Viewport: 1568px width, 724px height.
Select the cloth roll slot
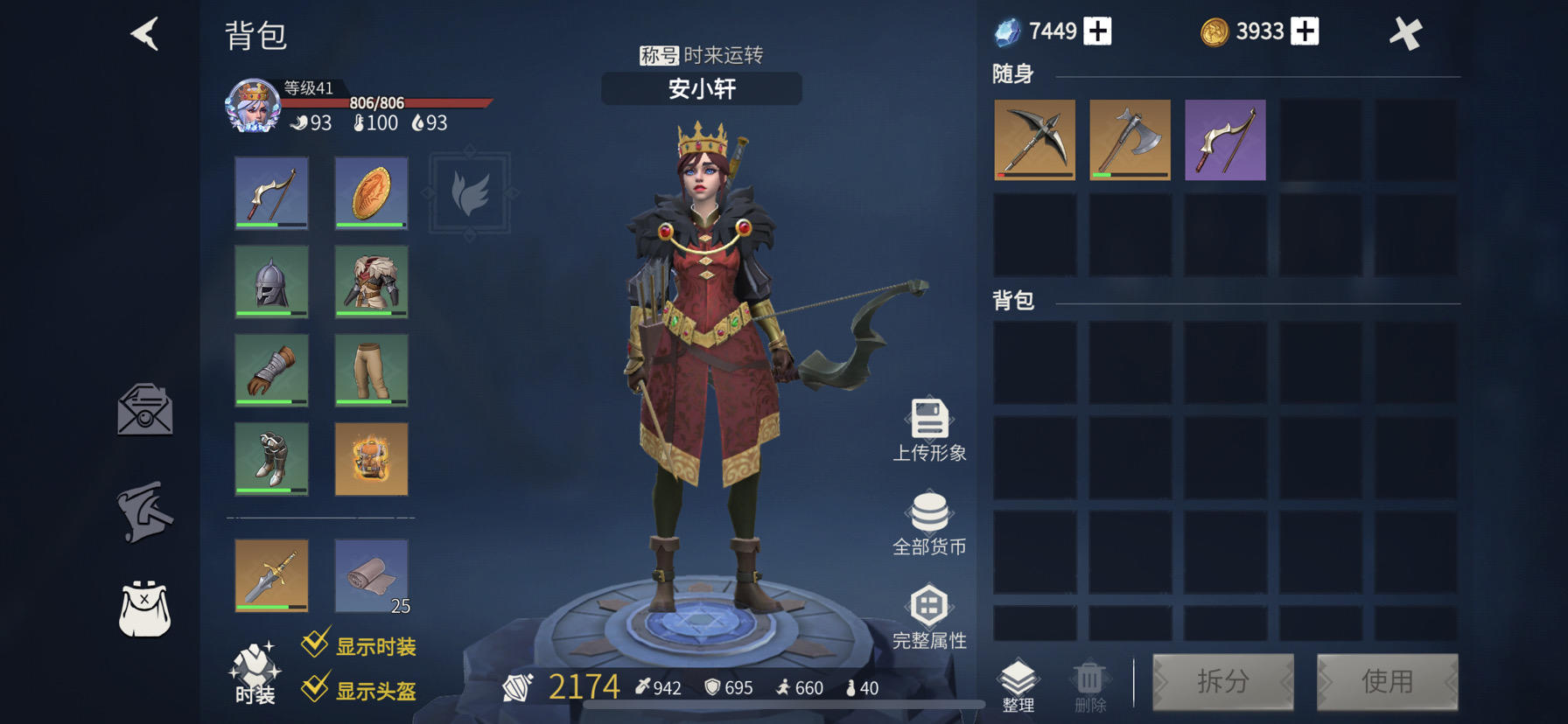tap(371, 575)
